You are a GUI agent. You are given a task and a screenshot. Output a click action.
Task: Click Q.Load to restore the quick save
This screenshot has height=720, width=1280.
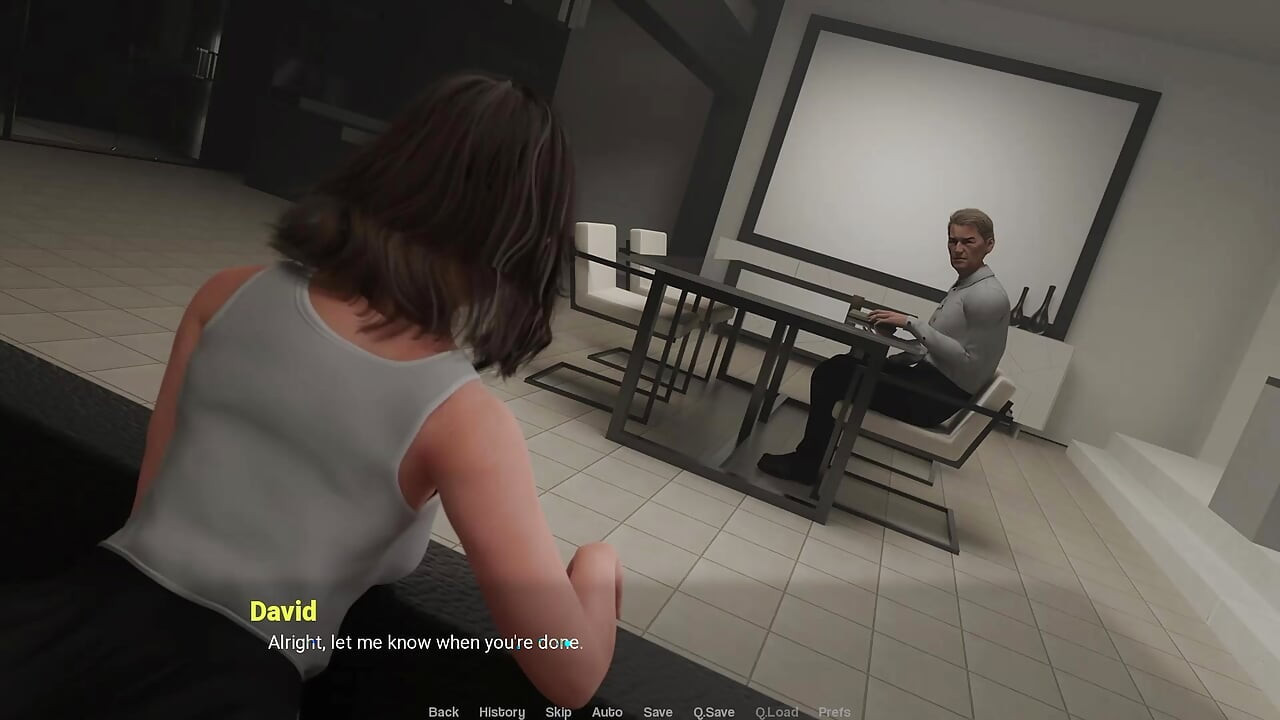(777, 712)
